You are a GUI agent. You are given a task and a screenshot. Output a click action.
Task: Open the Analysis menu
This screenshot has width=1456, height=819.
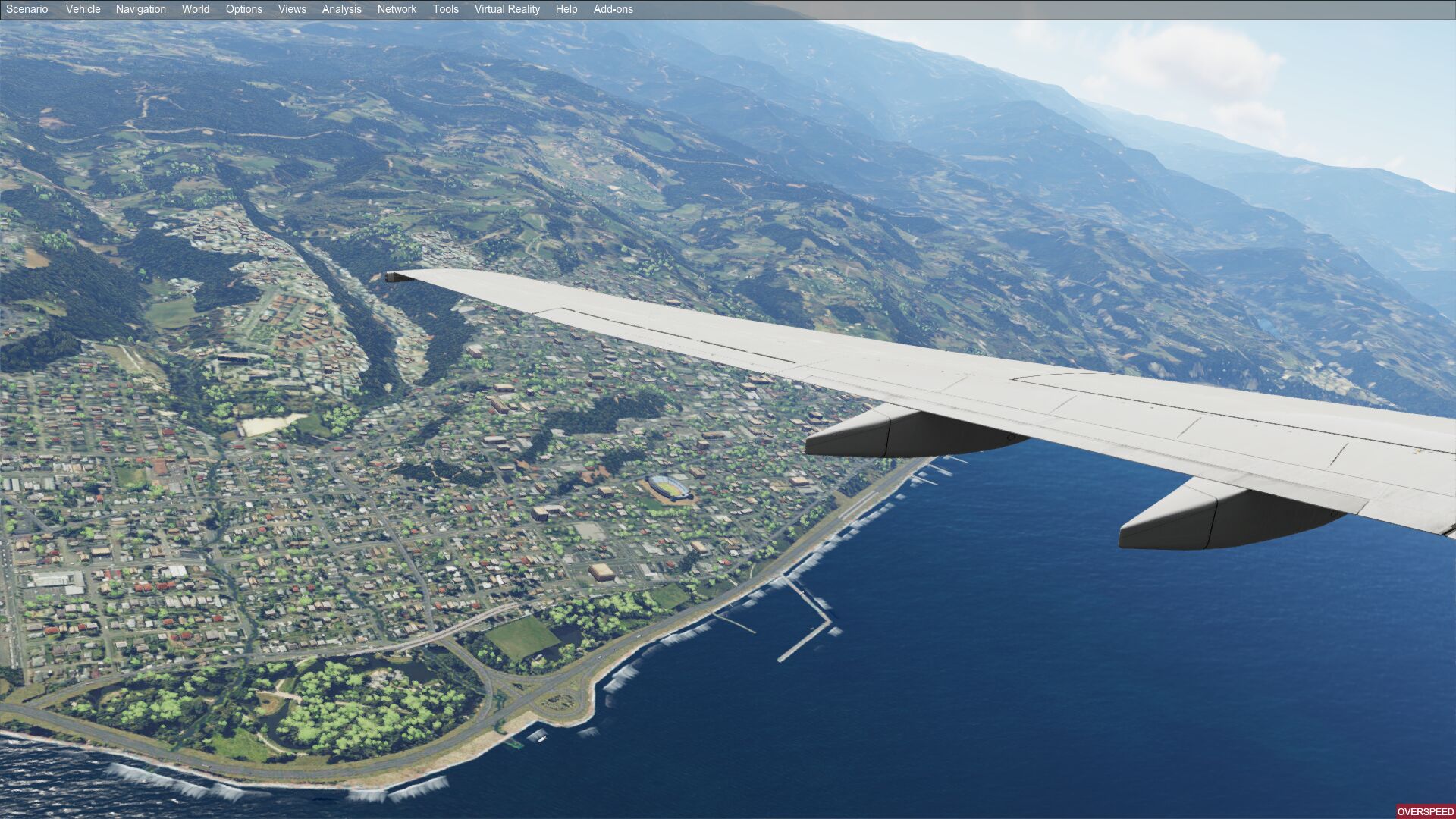[x=341, y=9]
